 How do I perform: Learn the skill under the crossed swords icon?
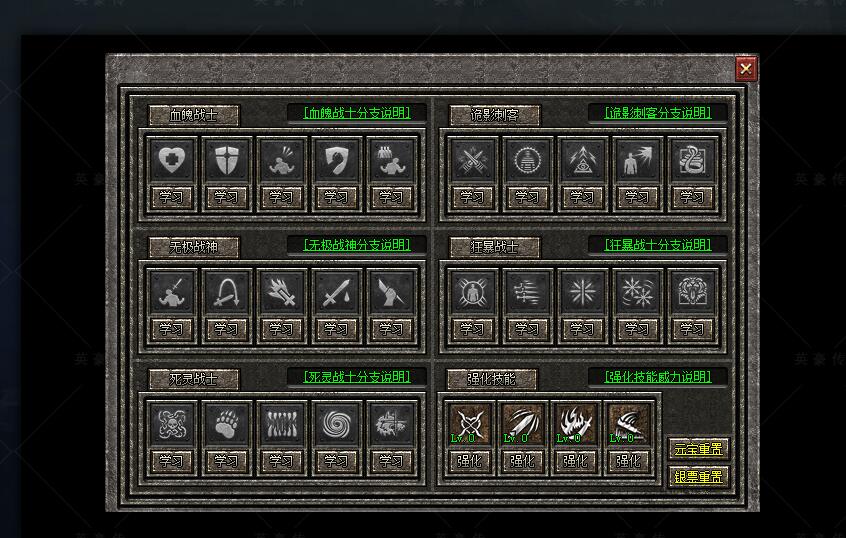[472, 197]
